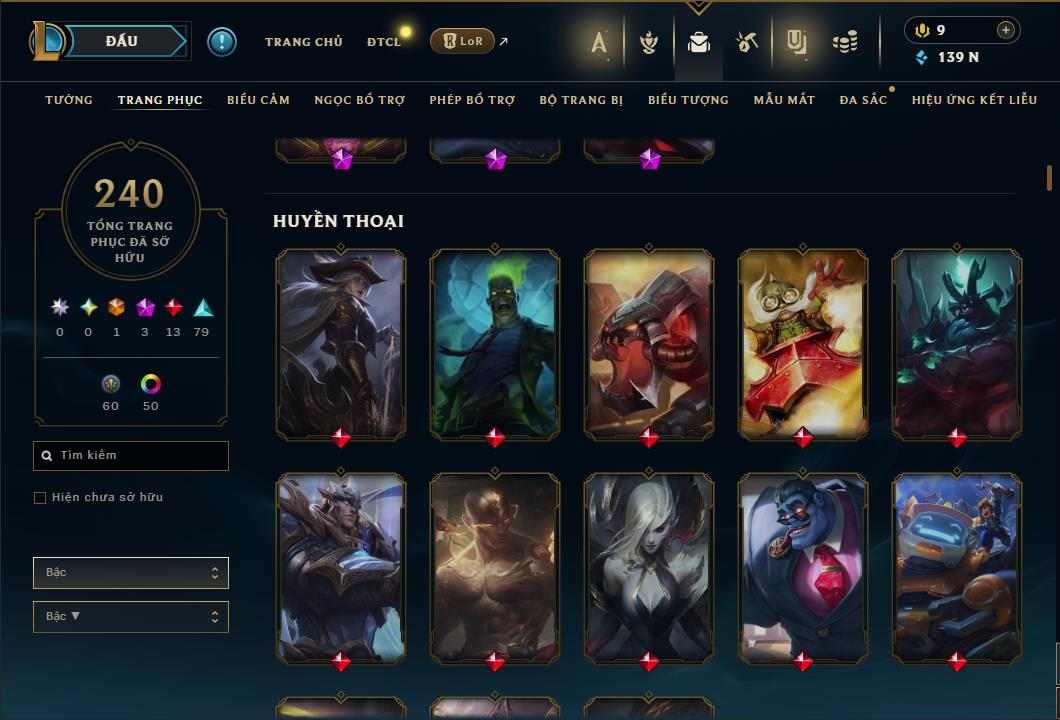Open the MẪU MẮT tab
The height and width of the screenshot is (720, 1060).
(x=784, y=100)
